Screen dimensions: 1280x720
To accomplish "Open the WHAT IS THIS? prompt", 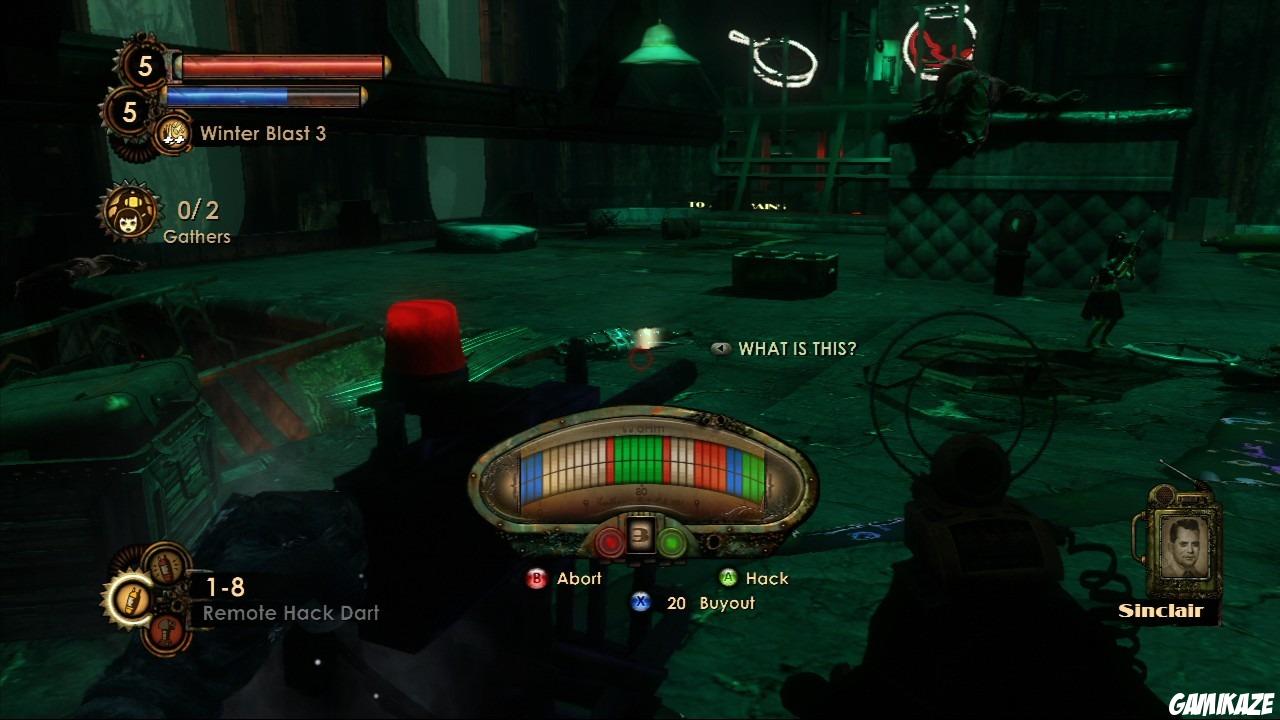I will point(797,349).
